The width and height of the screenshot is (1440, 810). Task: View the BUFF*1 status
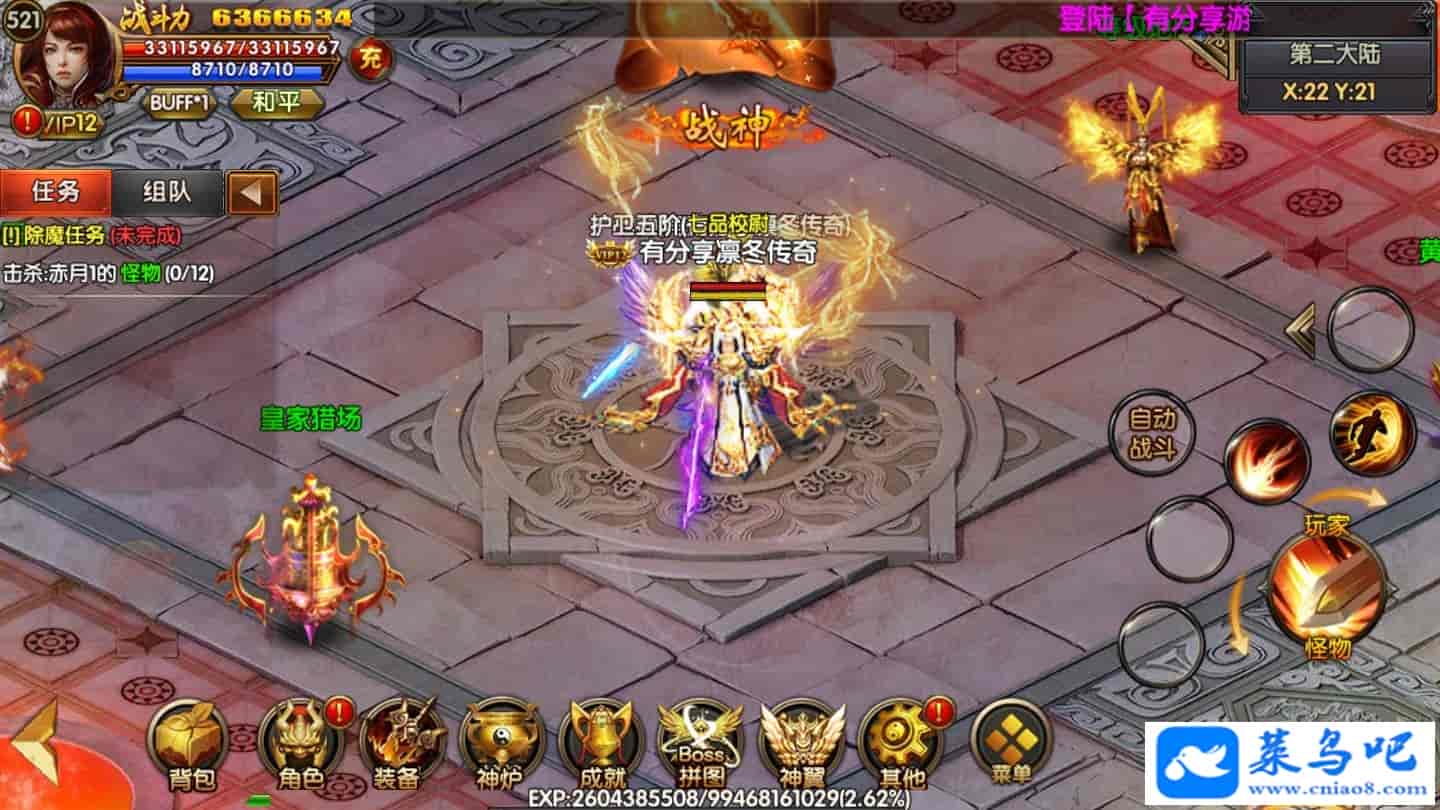coord(180,103)
